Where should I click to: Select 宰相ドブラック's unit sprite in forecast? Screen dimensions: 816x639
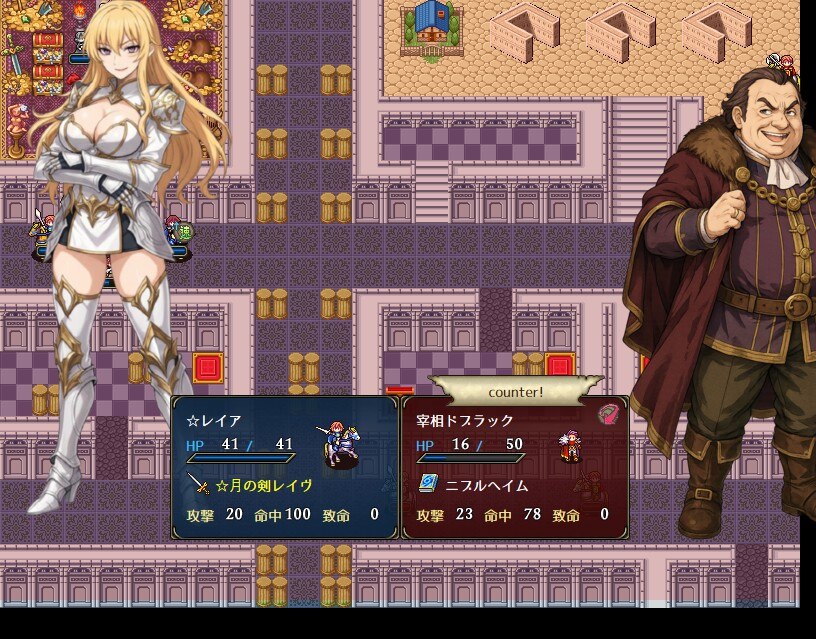pyautogui.click(x=571, y=447)
